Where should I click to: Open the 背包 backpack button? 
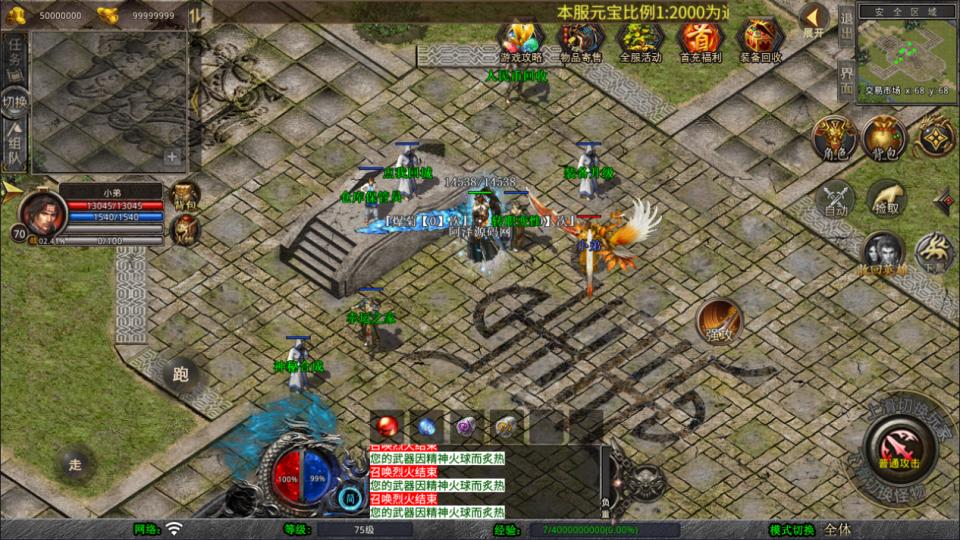[884, 138]
